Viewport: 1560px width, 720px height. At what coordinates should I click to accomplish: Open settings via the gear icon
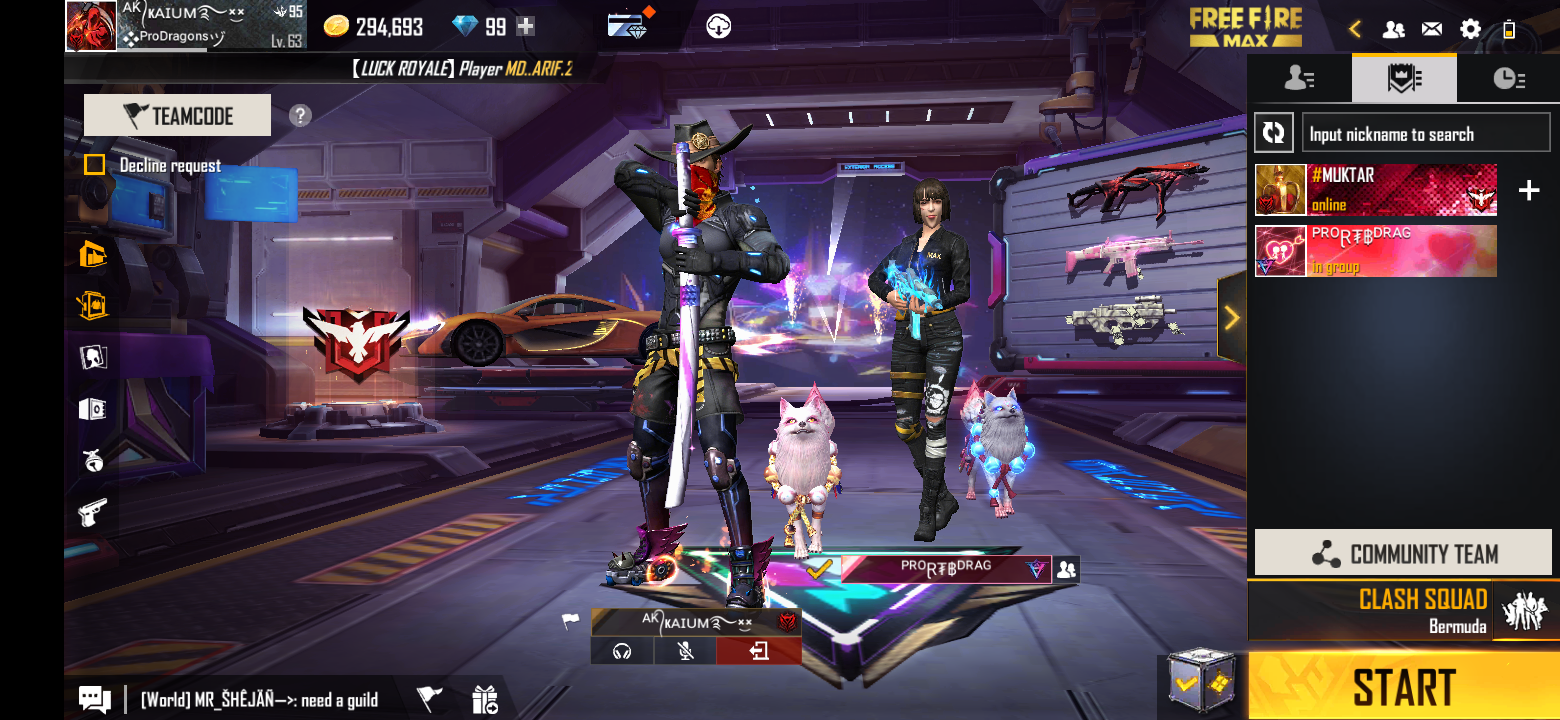(1470, 29)
